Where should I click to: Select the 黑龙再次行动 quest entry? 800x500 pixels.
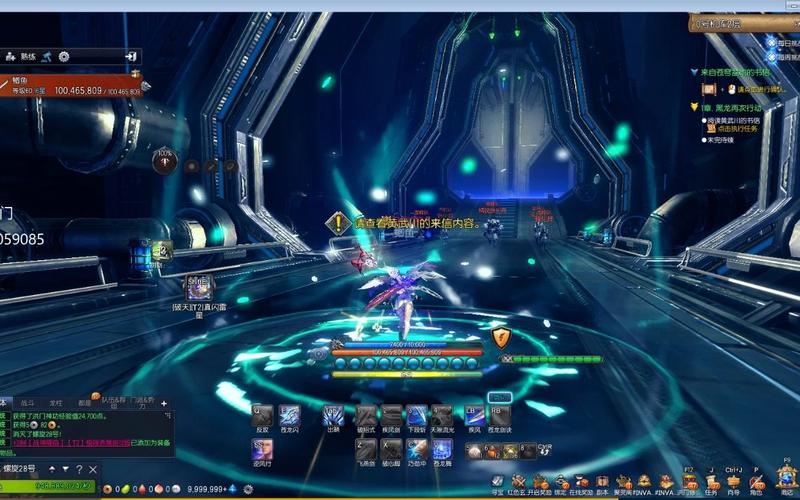734,106
